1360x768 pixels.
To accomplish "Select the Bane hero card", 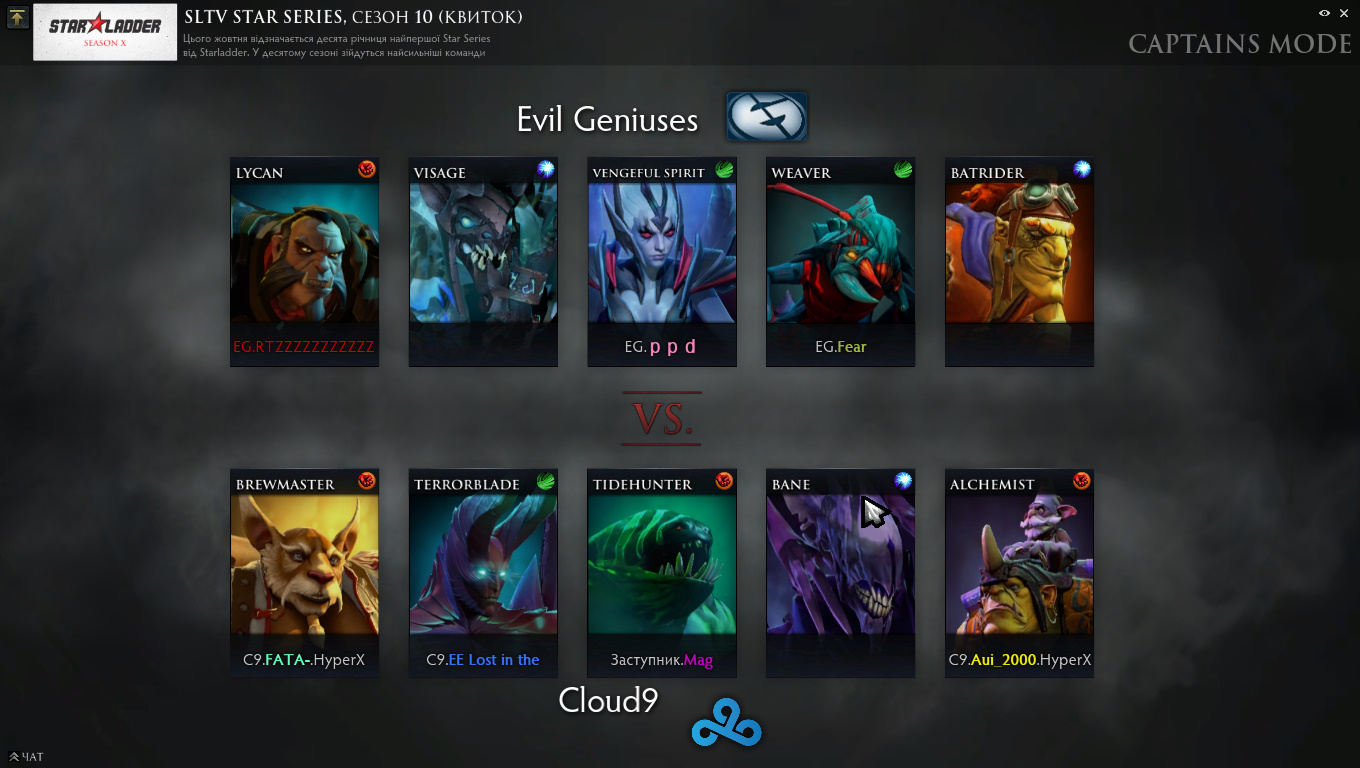I will pos(840,573).
